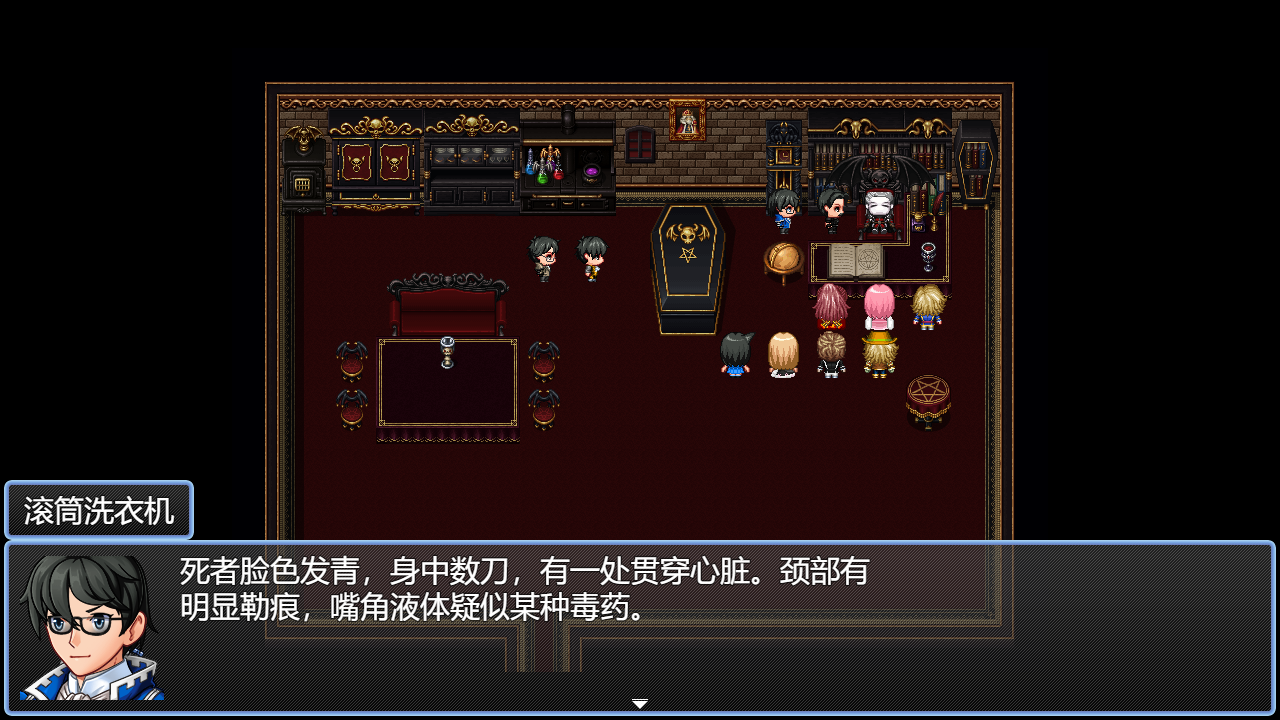Click the nameplate reading 滚筒洗衣机
Screen dimensions: 1280x720
tap(98, 510)
